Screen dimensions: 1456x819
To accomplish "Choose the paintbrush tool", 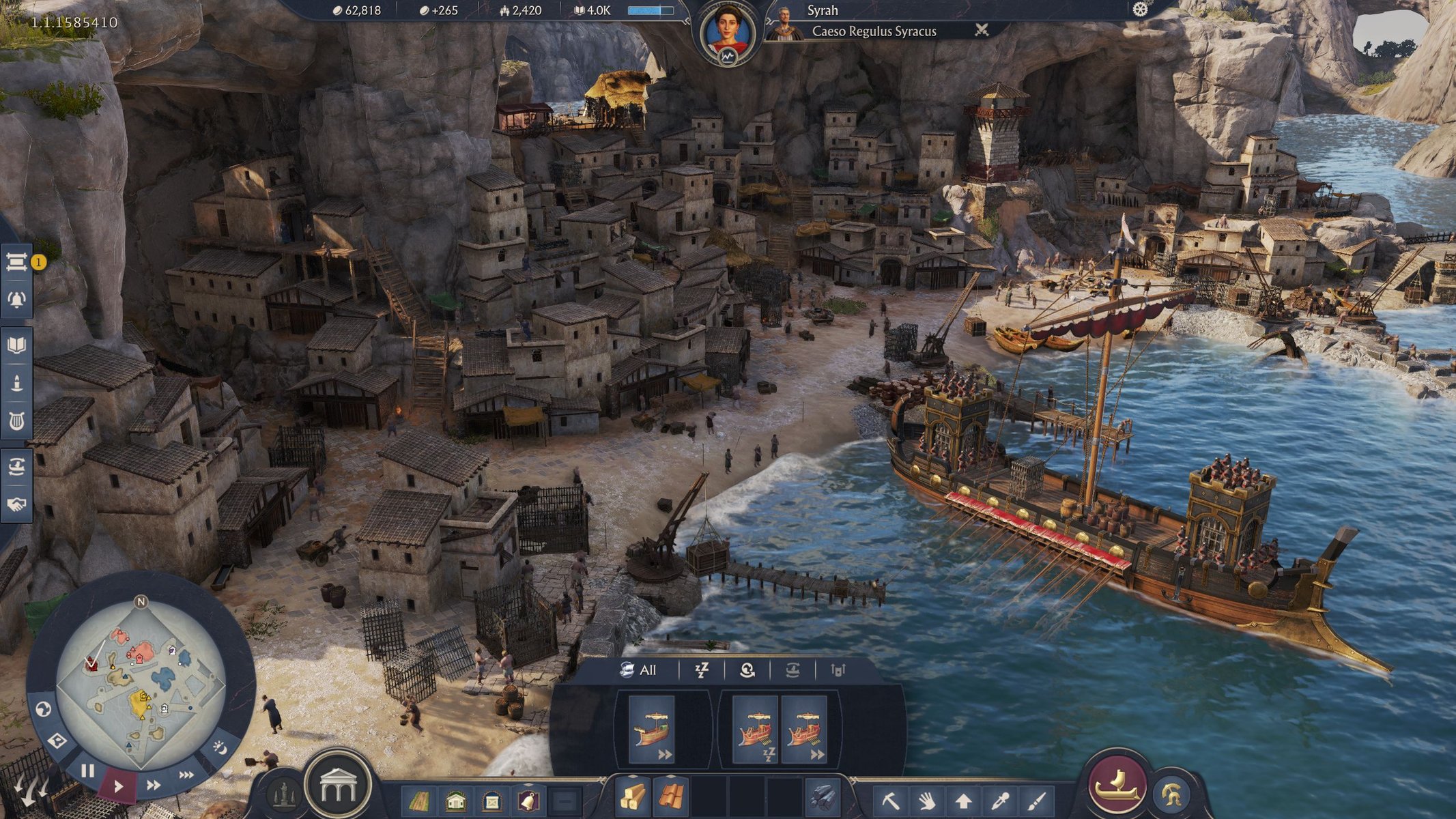I will [1036, 799].
